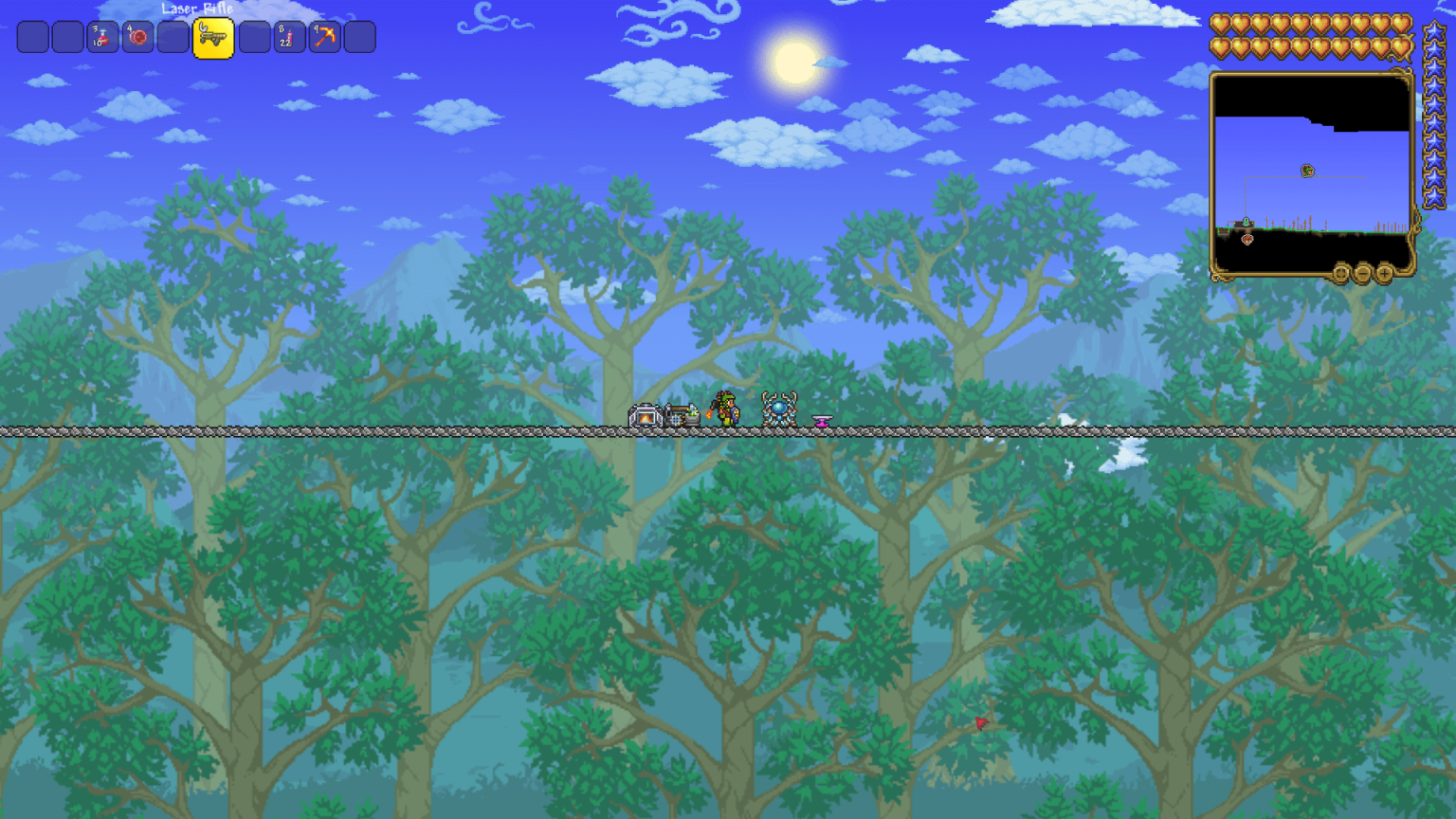
Task: Select the healing potion in hotbar slot three
Action: (102, 38)
